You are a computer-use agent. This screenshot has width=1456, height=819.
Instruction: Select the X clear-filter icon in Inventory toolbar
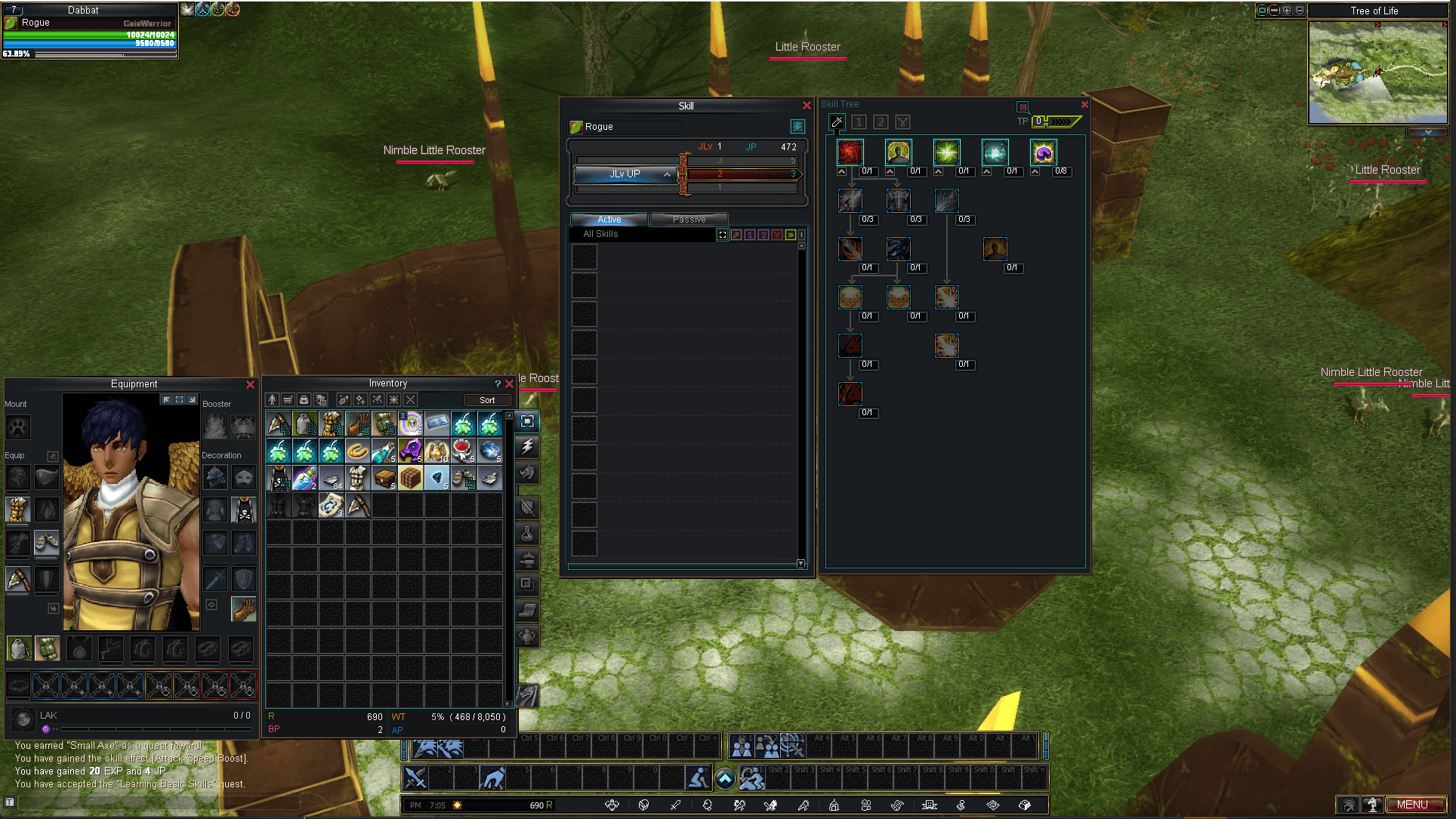[410, 400]
